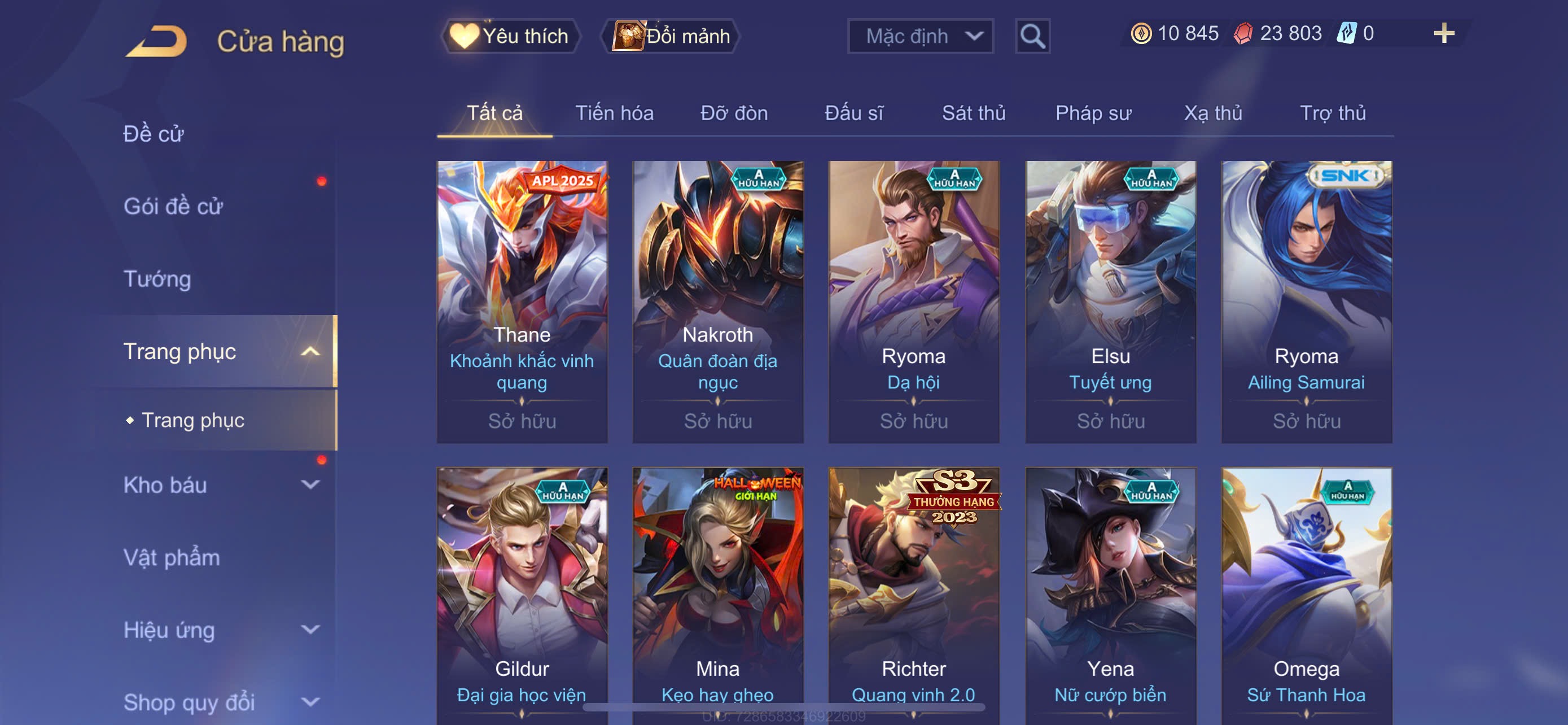The height and width of the screenshot is (725, 1568).
Task: Go back using the gold arrow
Action: coord(156,41)
